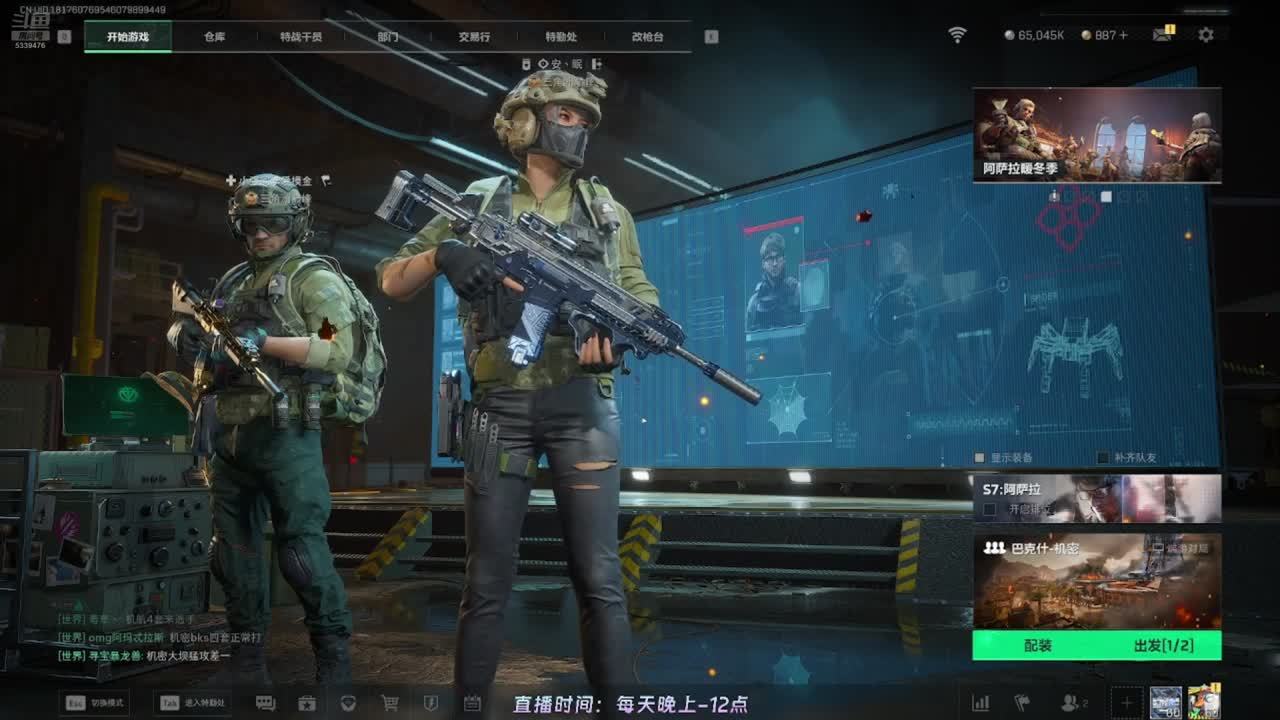Open the shopping cart store icon

pos(390,703)
